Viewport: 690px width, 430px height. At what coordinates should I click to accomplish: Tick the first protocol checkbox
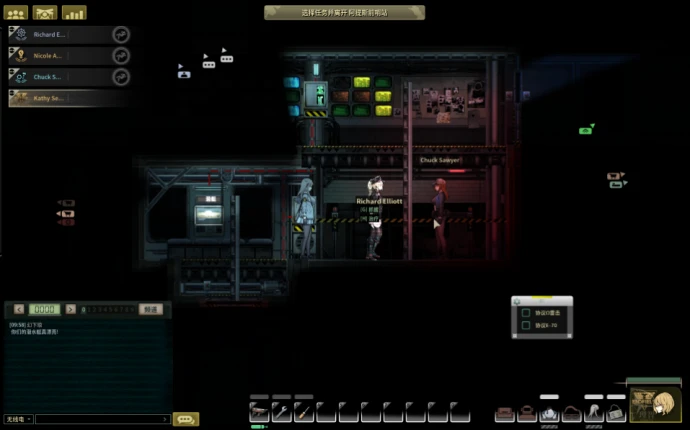pos(525,311)
